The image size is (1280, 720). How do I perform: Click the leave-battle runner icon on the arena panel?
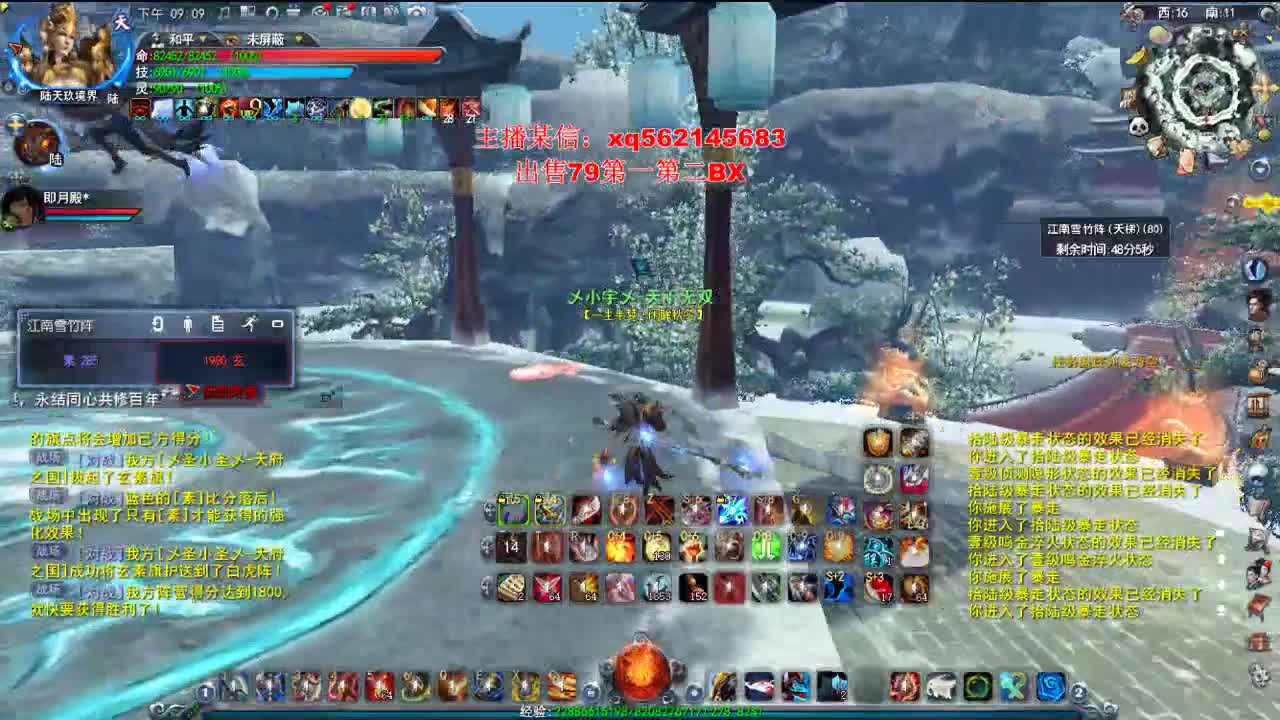coord(250,323)
